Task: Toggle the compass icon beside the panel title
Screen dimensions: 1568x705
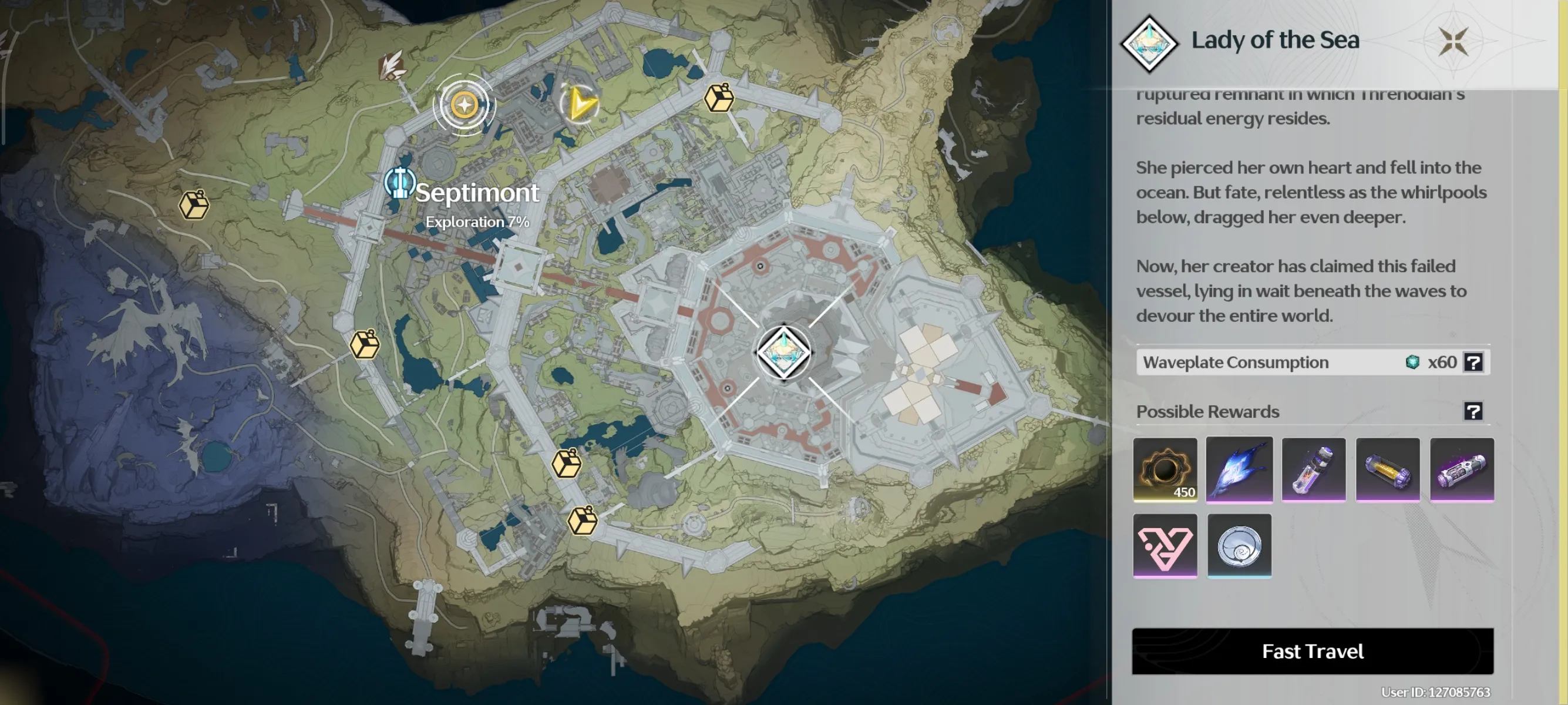Action: (x=1453, y=41)
